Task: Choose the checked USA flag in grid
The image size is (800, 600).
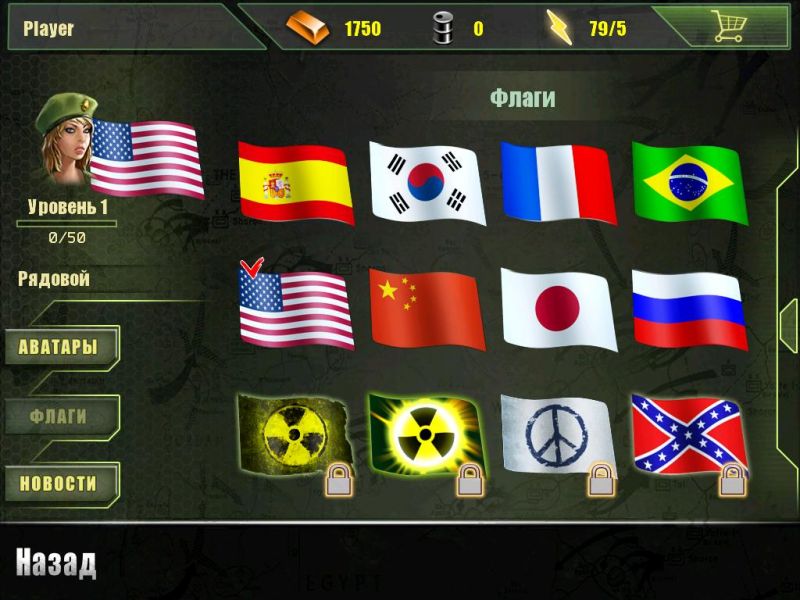Action: (x=295, y=309)
